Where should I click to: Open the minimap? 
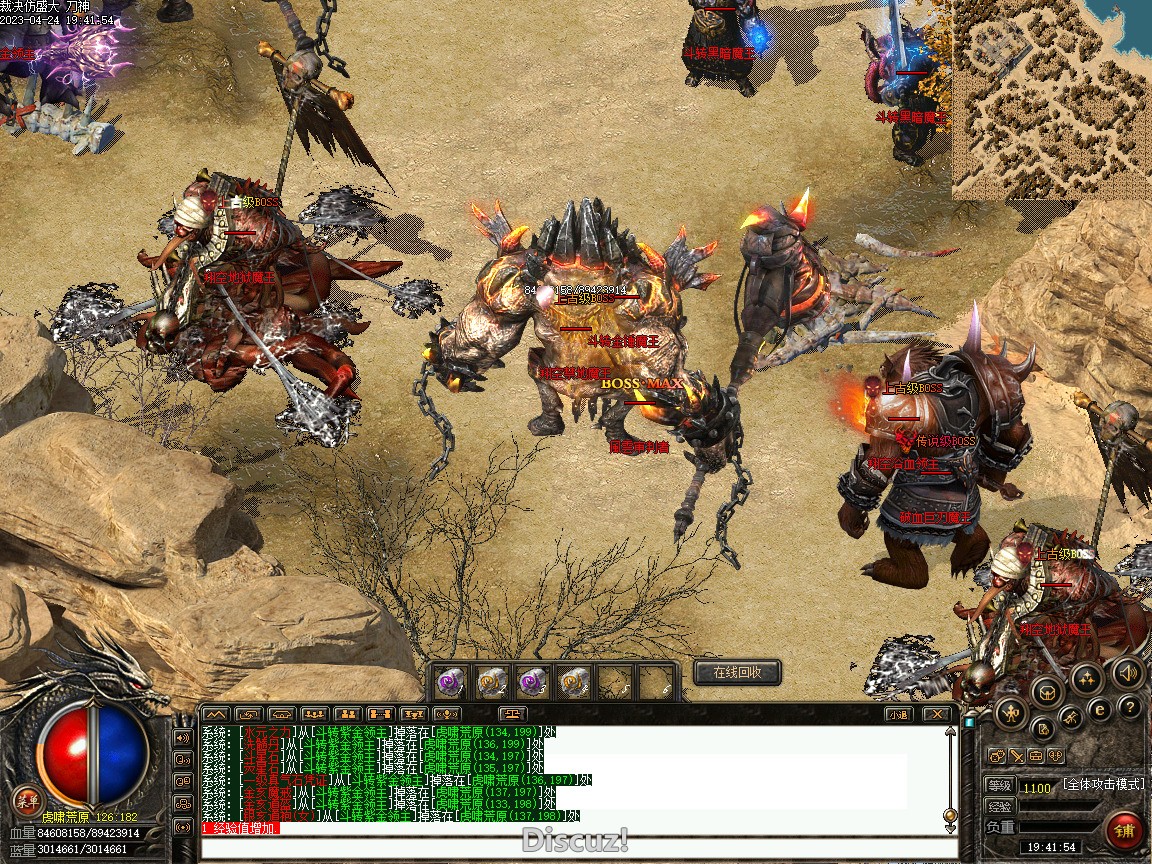click(1050, 98)
